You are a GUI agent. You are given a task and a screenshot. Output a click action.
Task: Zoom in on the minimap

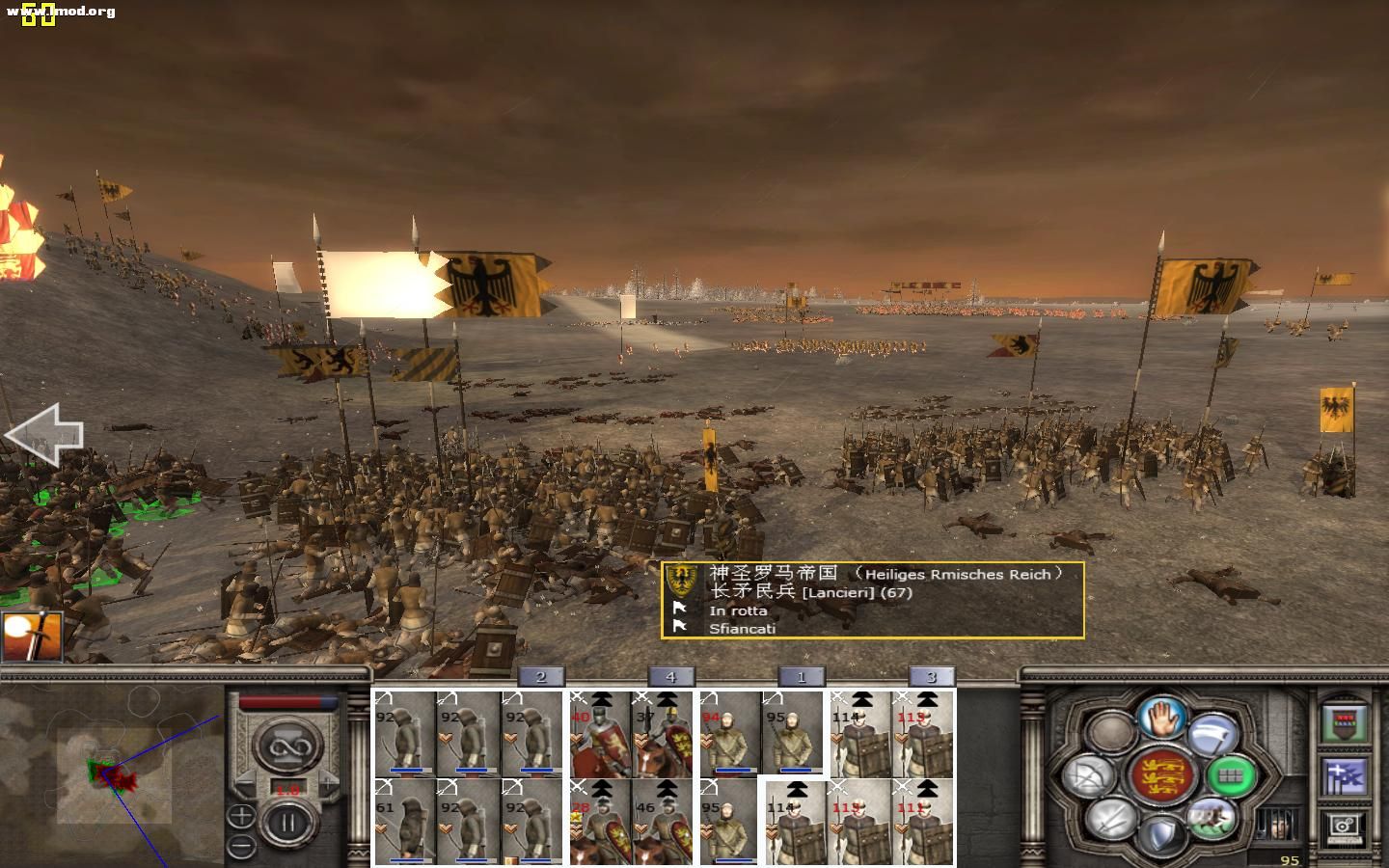(241, 817)
